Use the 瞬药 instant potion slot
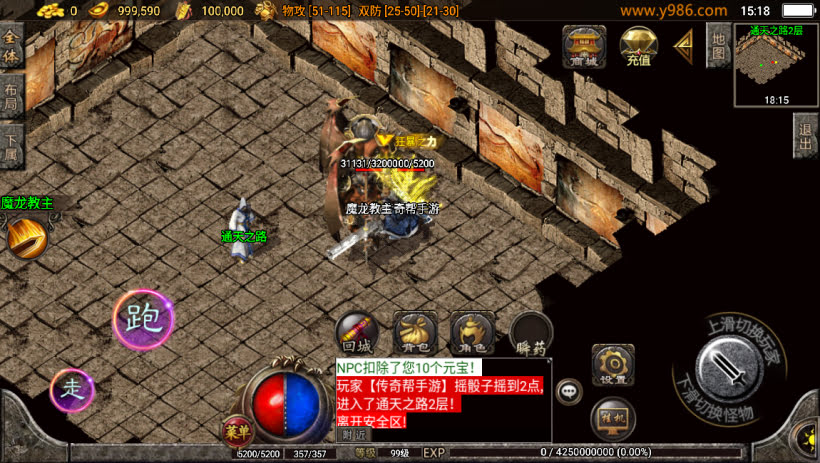The height and width of the screenshot is (463, 820). (x=531, y=333)
